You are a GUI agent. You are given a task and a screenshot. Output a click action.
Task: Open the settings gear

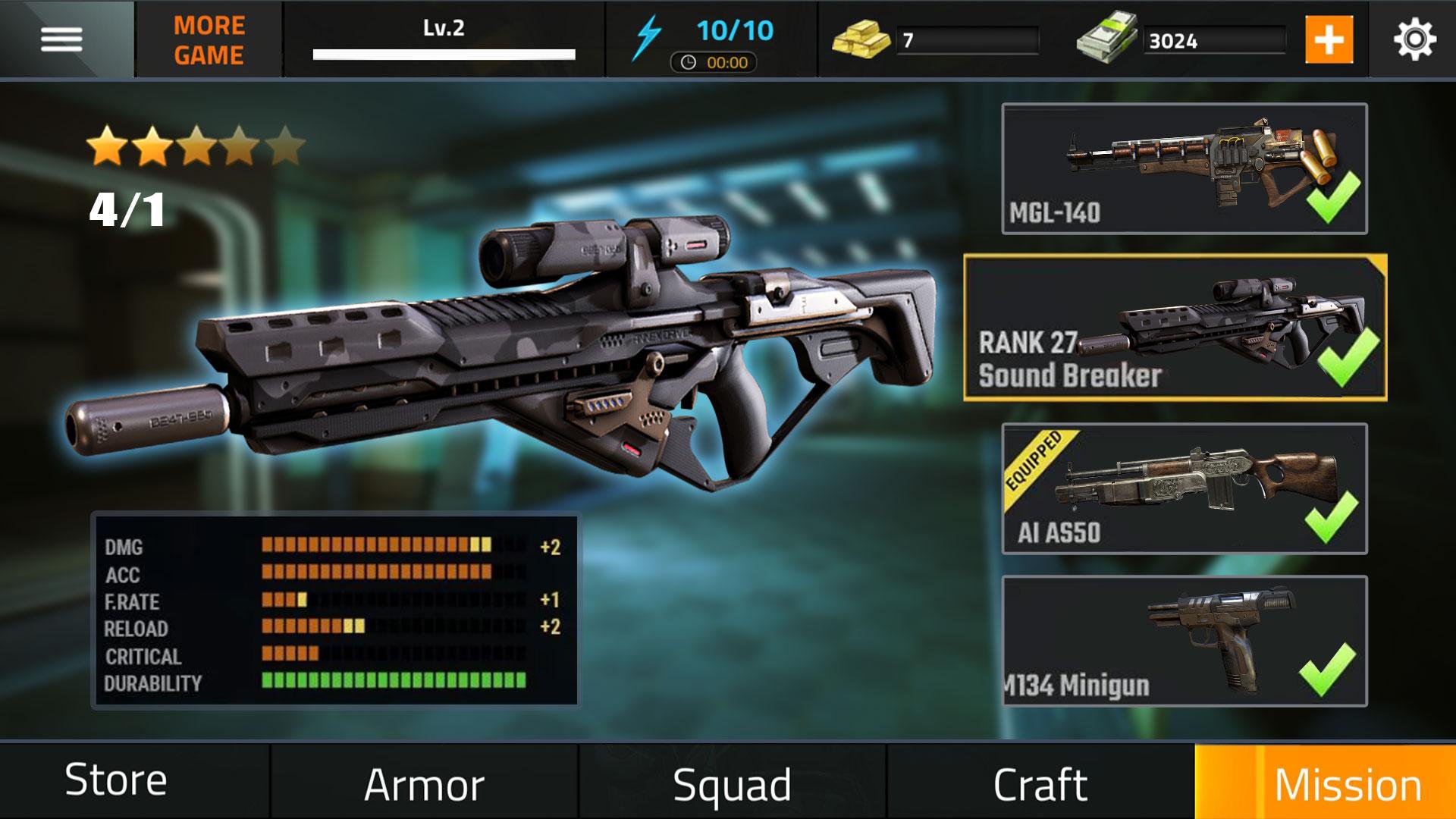point(1415,38)
